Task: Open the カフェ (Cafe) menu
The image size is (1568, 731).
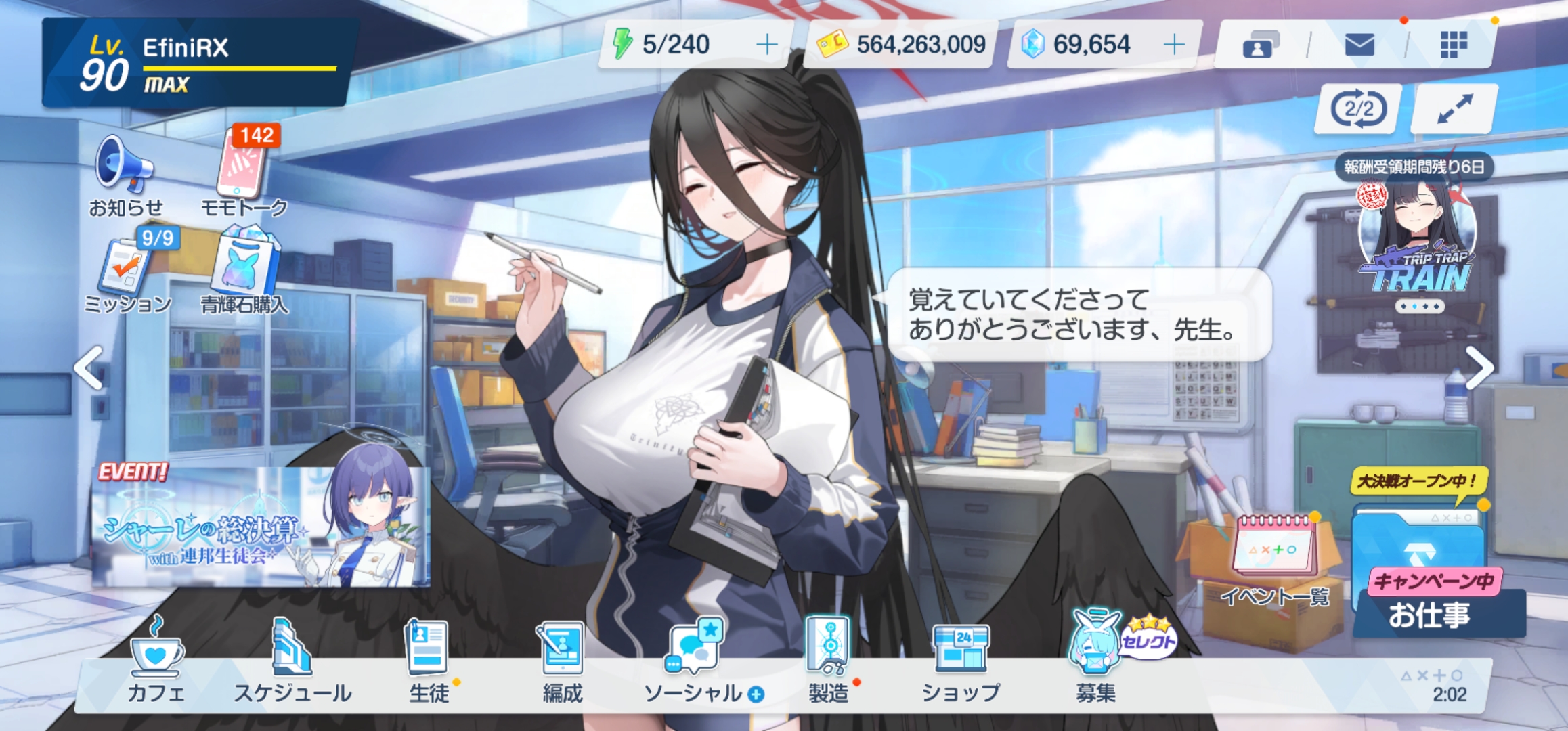Action: coord(156,660)
